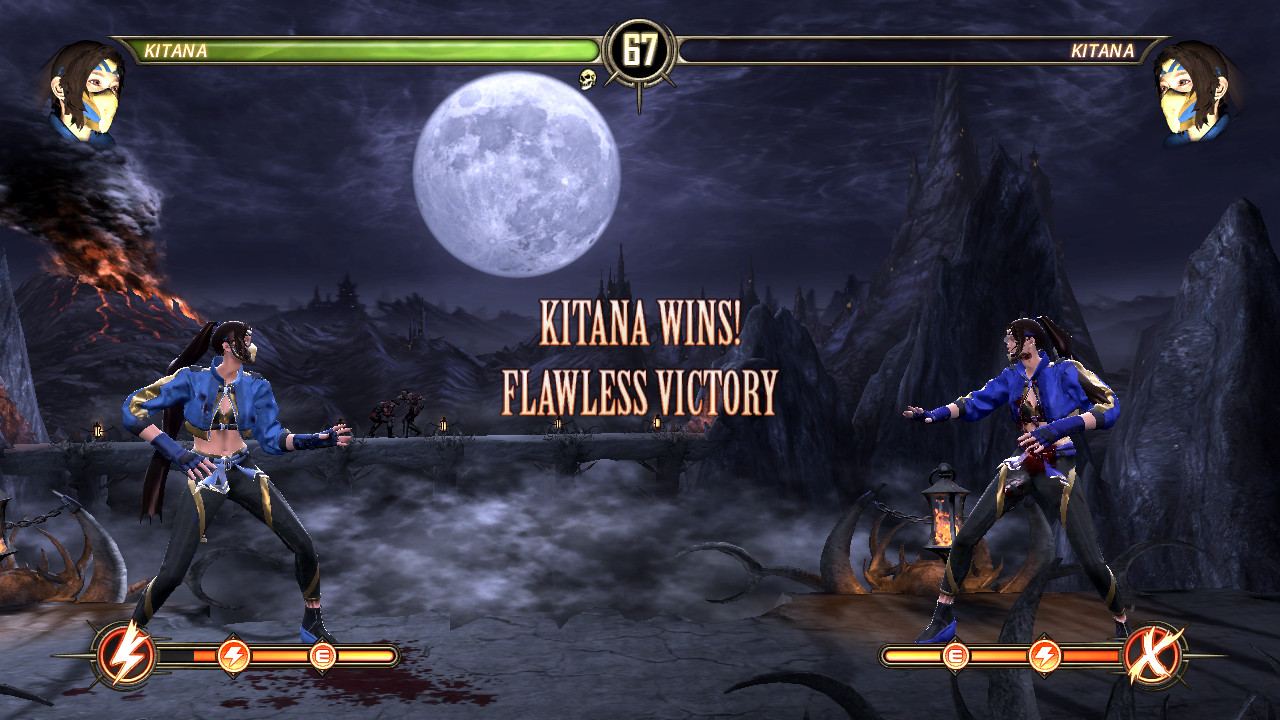Image resolution: width=1280 pixels, height=720 pixels.
Task: Select the lightning segment on the right meter
Action: pos(1045,654)
